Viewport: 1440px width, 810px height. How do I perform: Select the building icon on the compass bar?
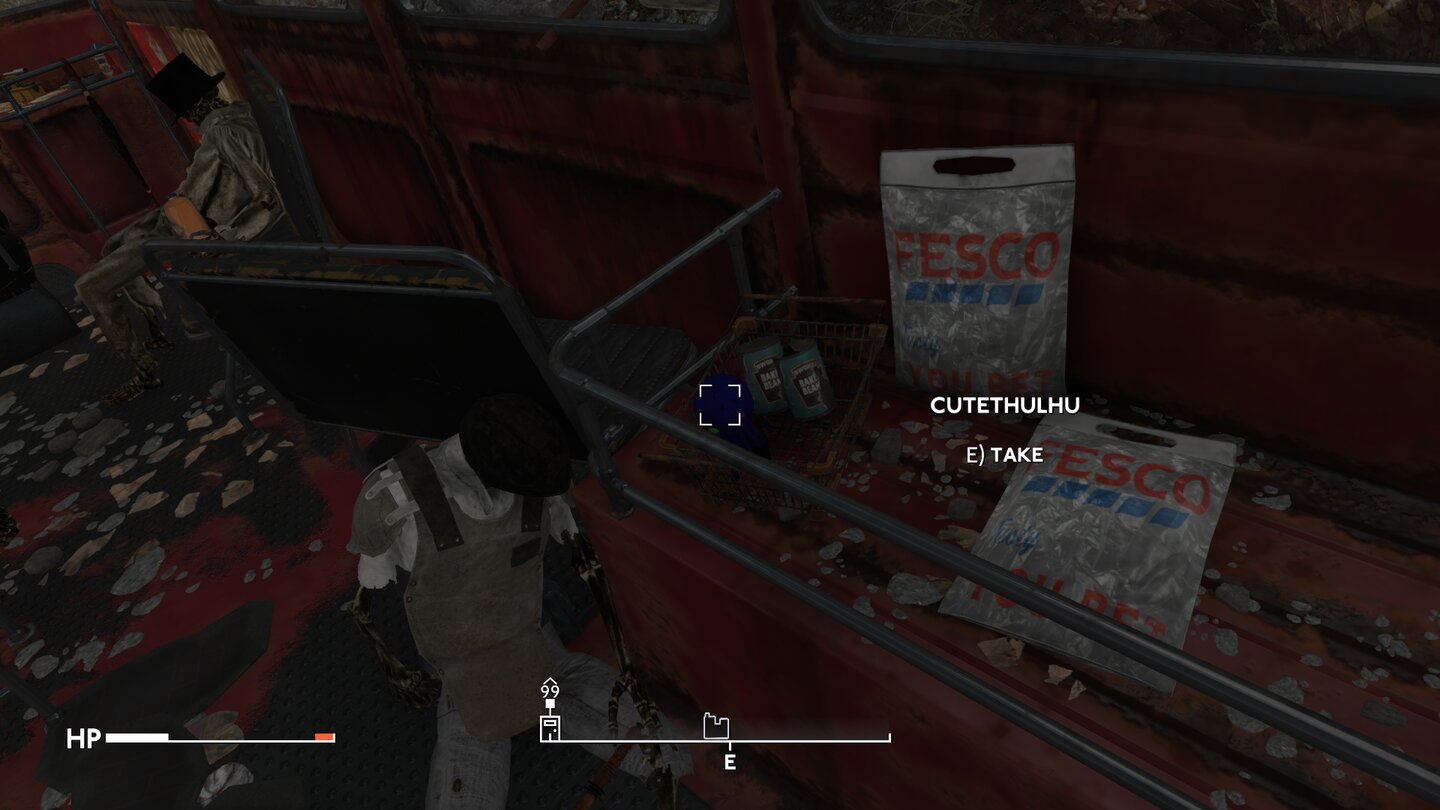coord(715,726)
